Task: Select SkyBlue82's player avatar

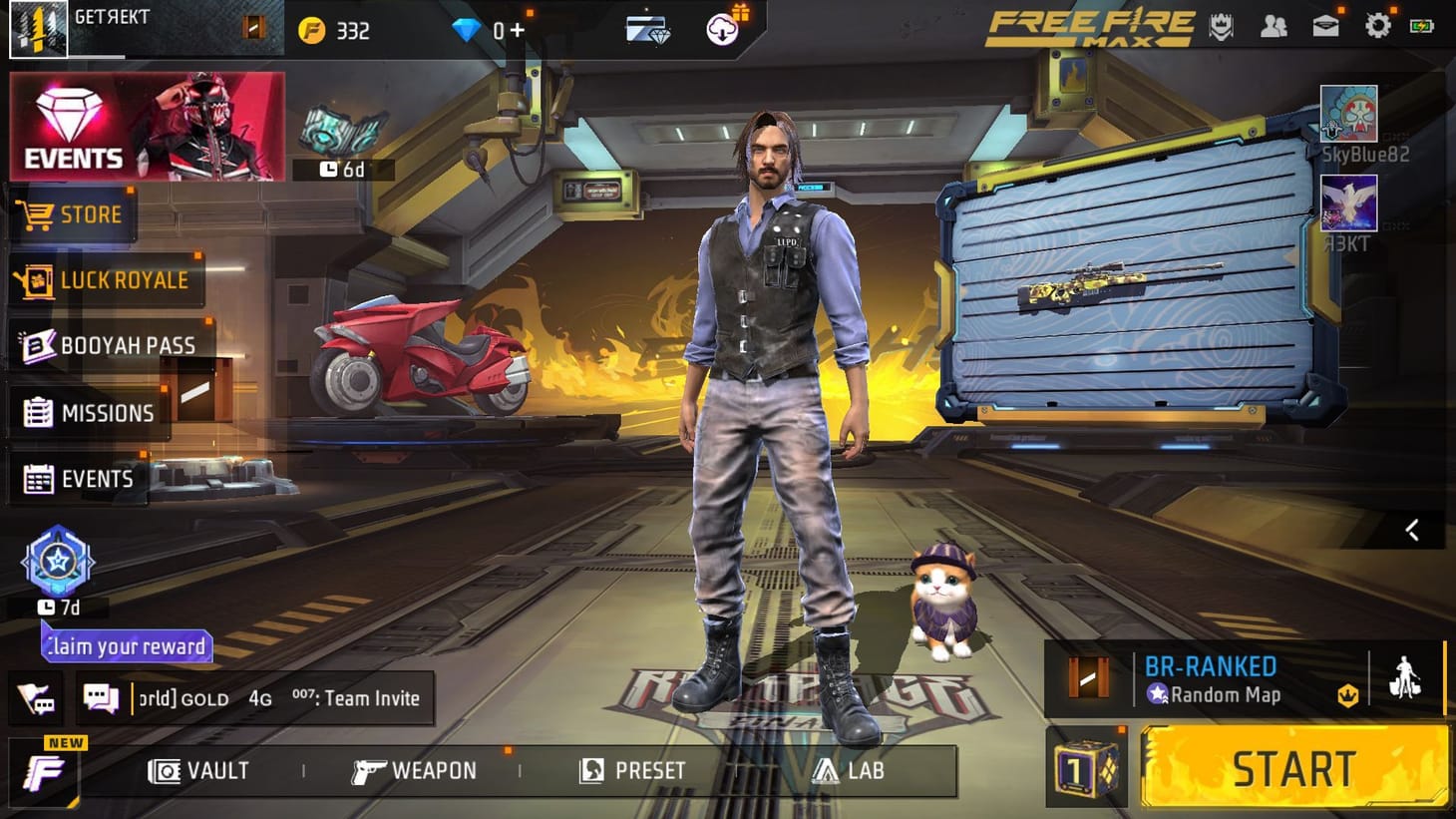Action: coord(1346,115)
